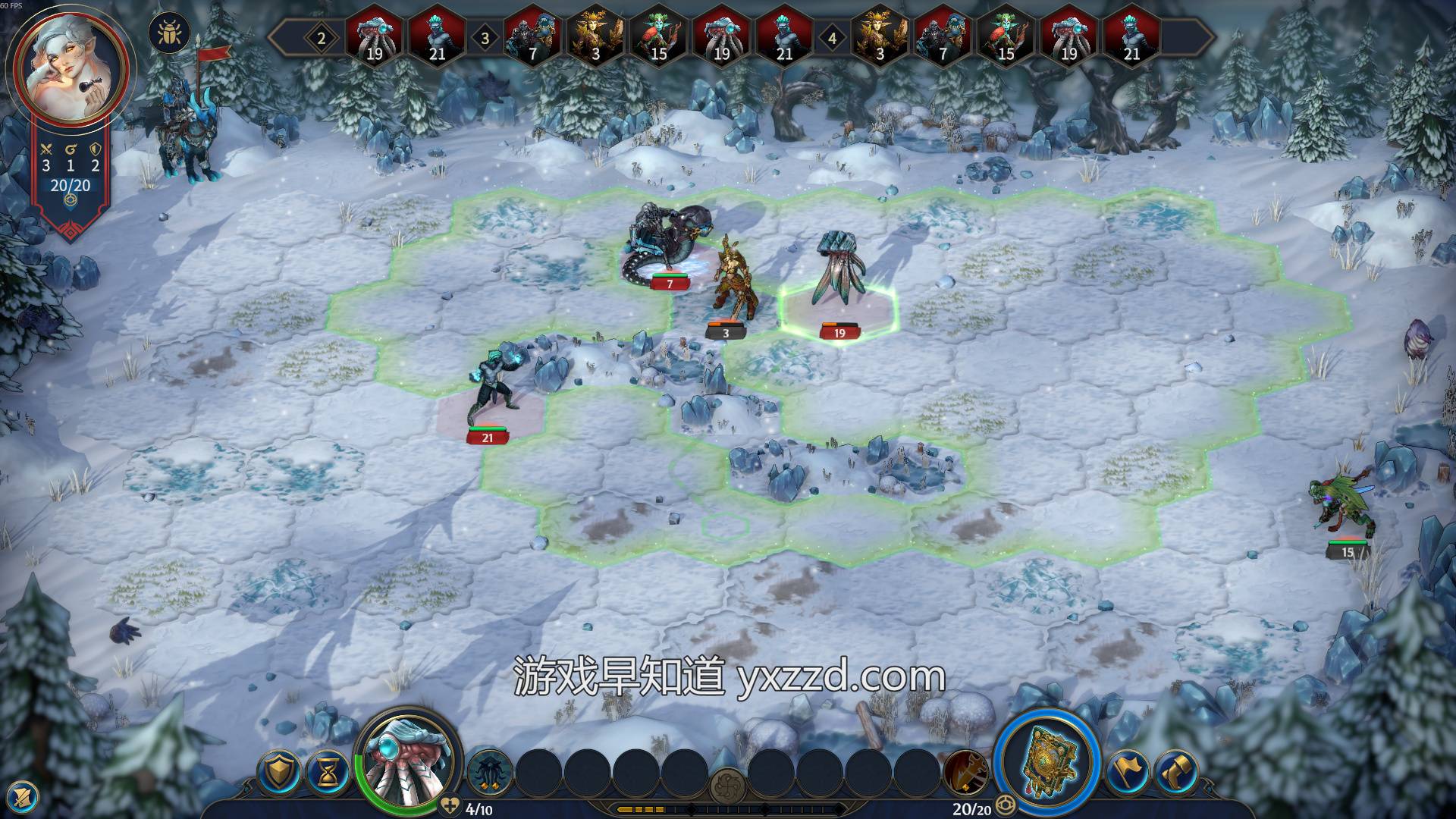Image resolution: width=1456 pixels, height=819 pixels.
Task: Click the golden flag surrender button
Action: (1128, 773)
